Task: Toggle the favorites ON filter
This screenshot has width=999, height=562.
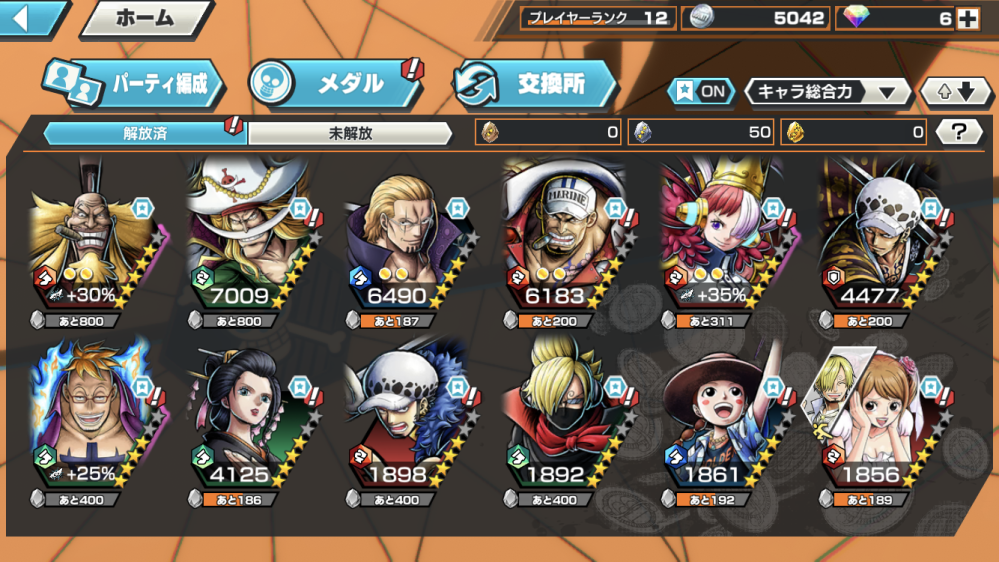Action: click(x=701, y=91)
